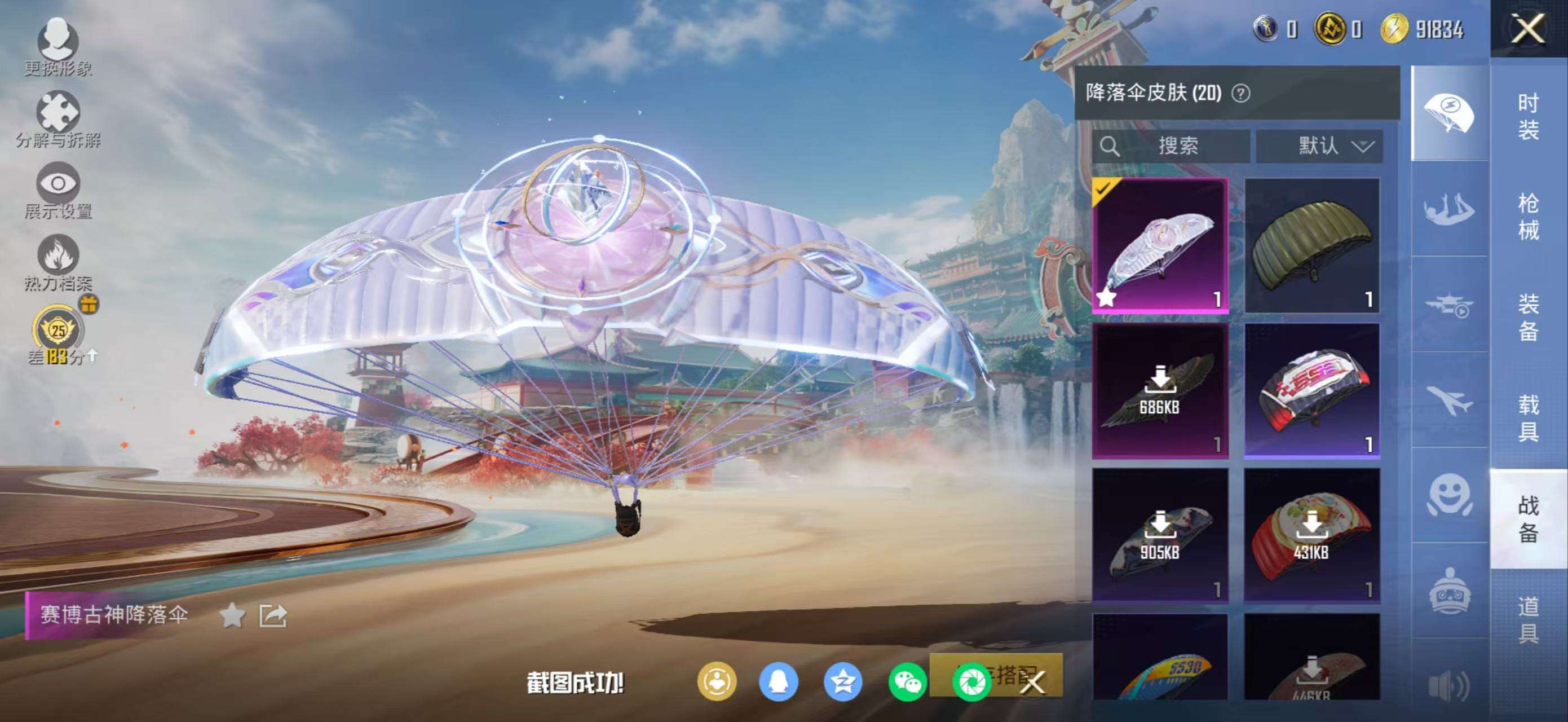Share screenshot to WeChat

click(x=907, y=682)
